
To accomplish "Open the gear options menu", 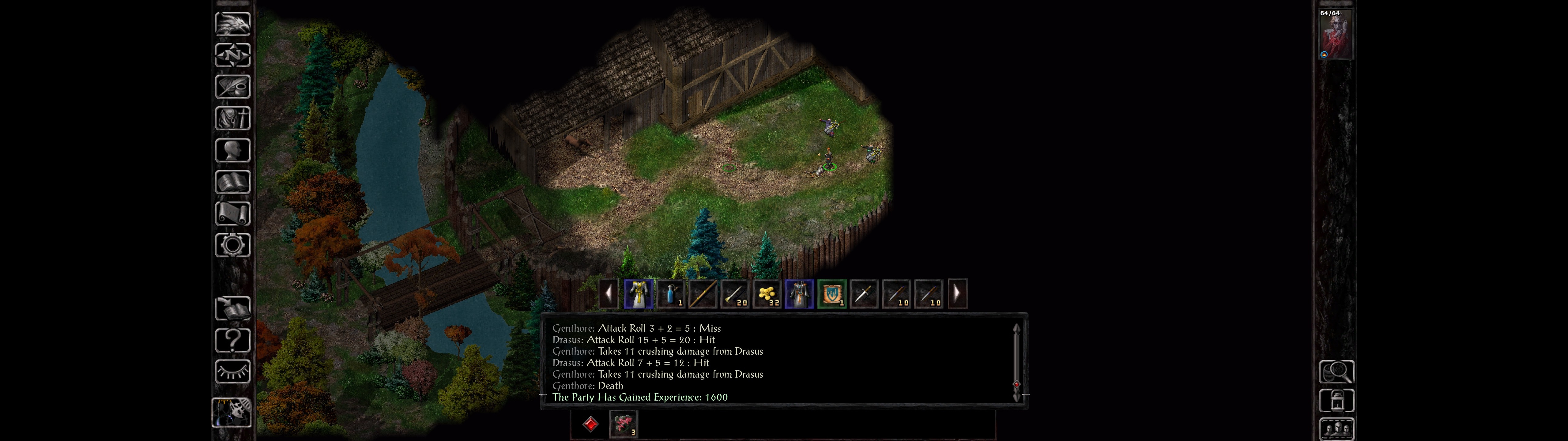I will pos(232,246).
